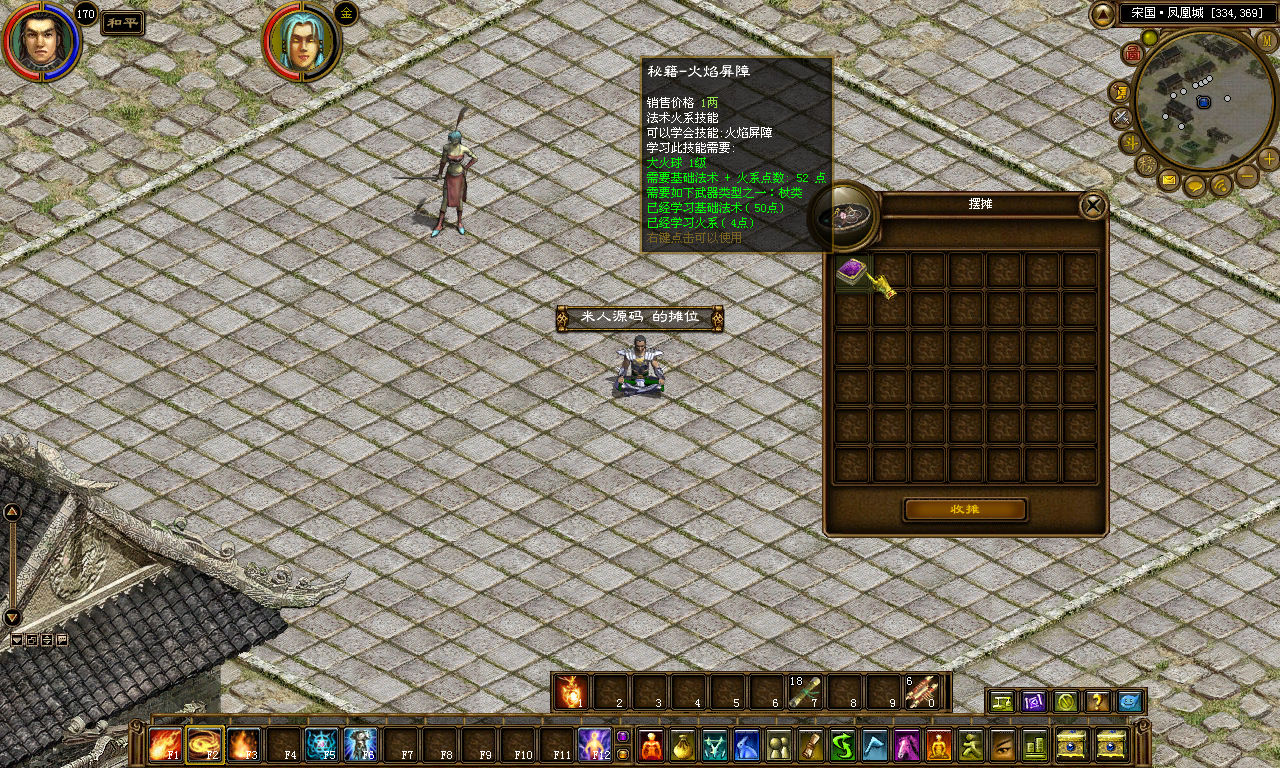Zoom in the minimap with plus button
Image resolution: width=1280 pixels, height=768 pixels.
coord(1268,159)
